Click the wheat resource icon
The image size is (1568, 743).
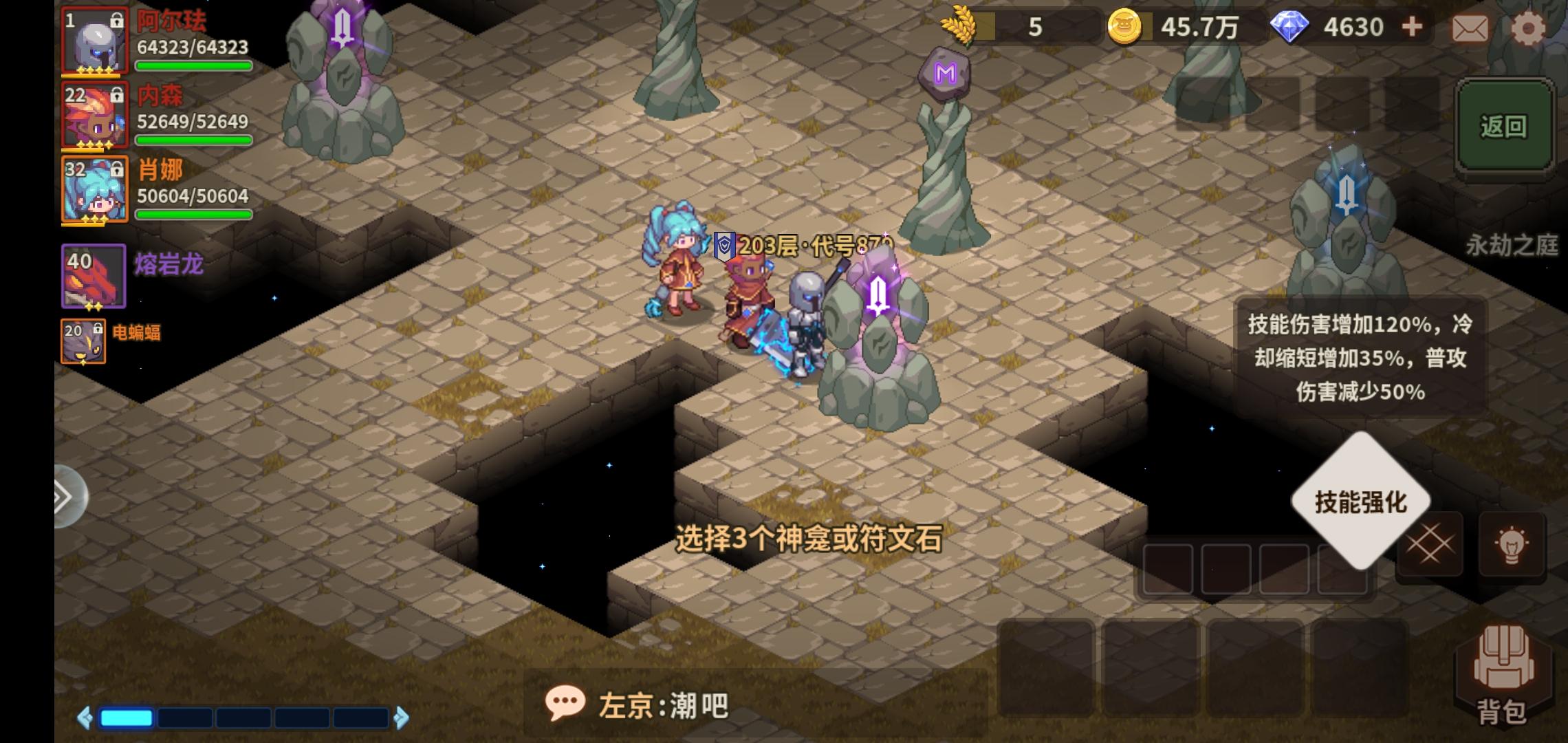tap(960, 26)
